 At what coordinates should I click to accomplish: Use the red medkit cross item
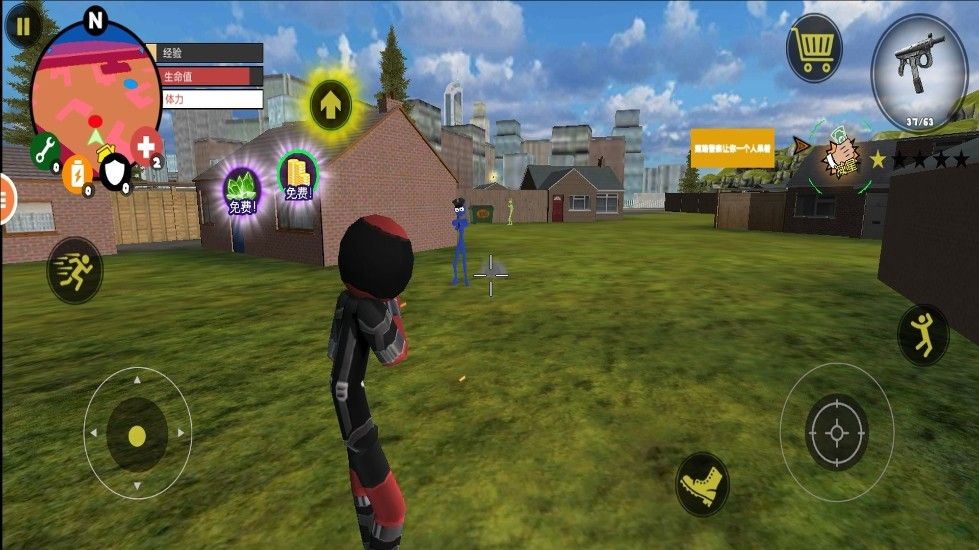pyautogui.click(x=146, y=148)
